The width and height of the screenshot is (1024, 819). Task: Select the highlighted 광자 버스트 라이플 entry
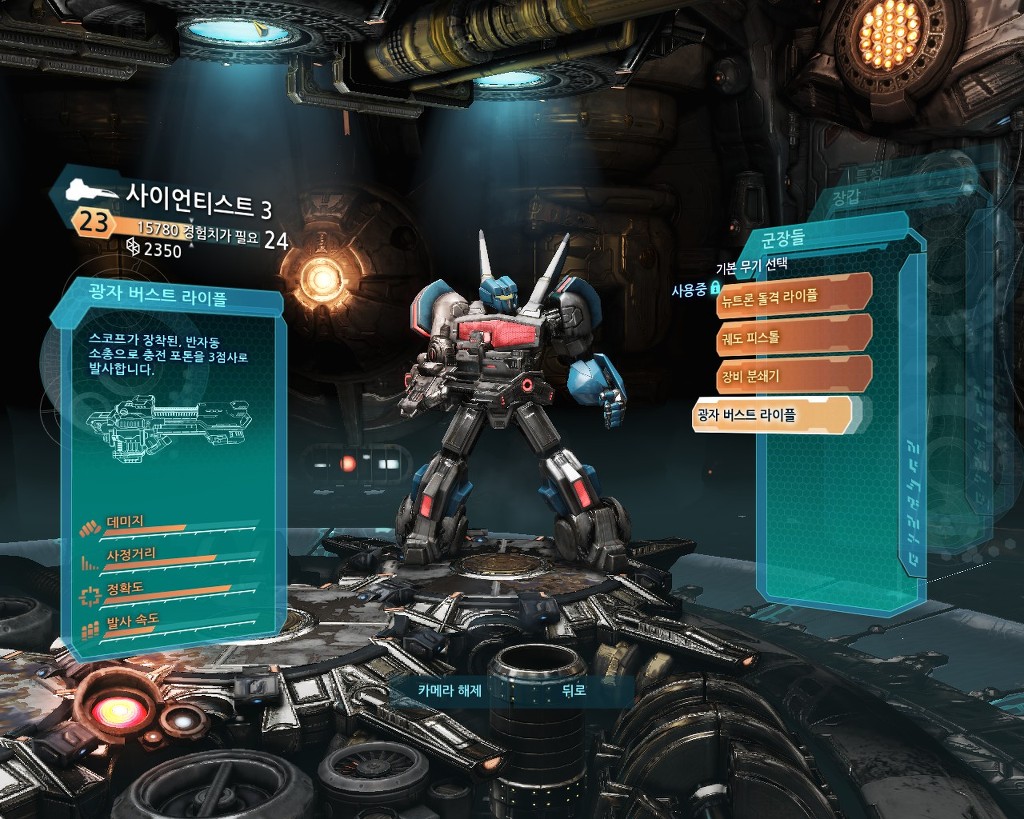coord(772,415)
